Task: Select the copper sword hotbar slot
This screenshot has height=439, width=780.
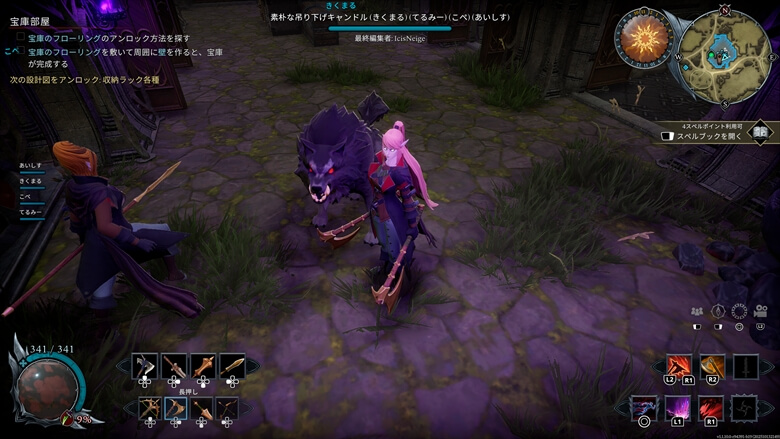Action: click(233, 366)
